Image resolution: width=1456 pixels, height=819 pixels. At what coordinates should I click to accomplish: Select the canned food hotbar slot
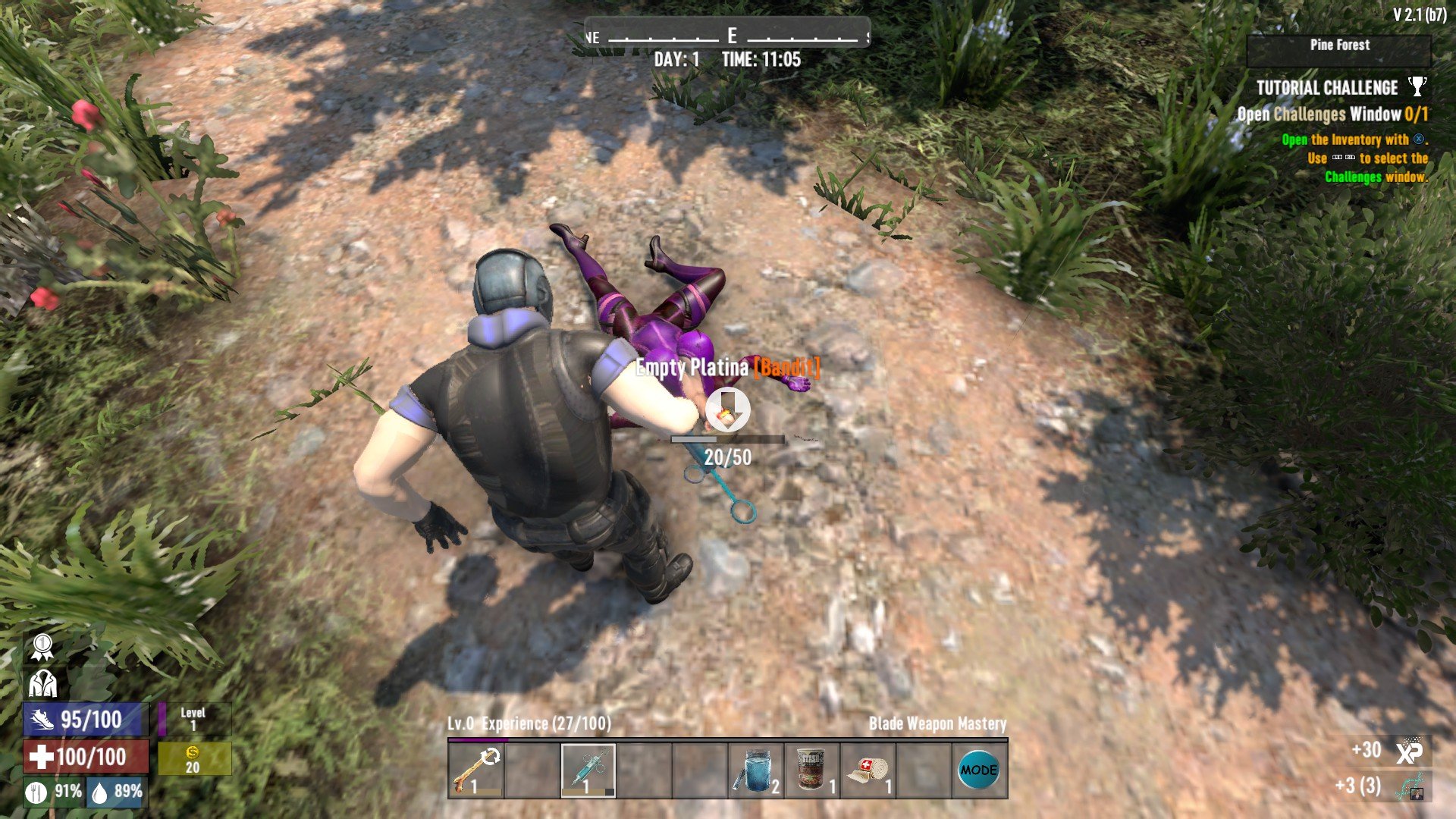812,770
